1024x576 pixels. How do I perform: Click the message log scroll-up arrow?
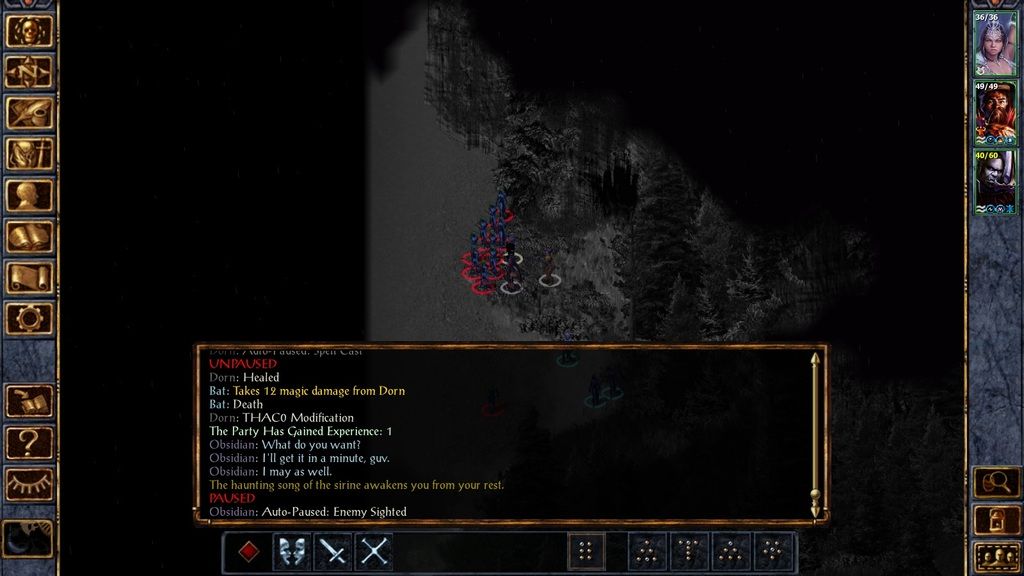coord(815,358)
